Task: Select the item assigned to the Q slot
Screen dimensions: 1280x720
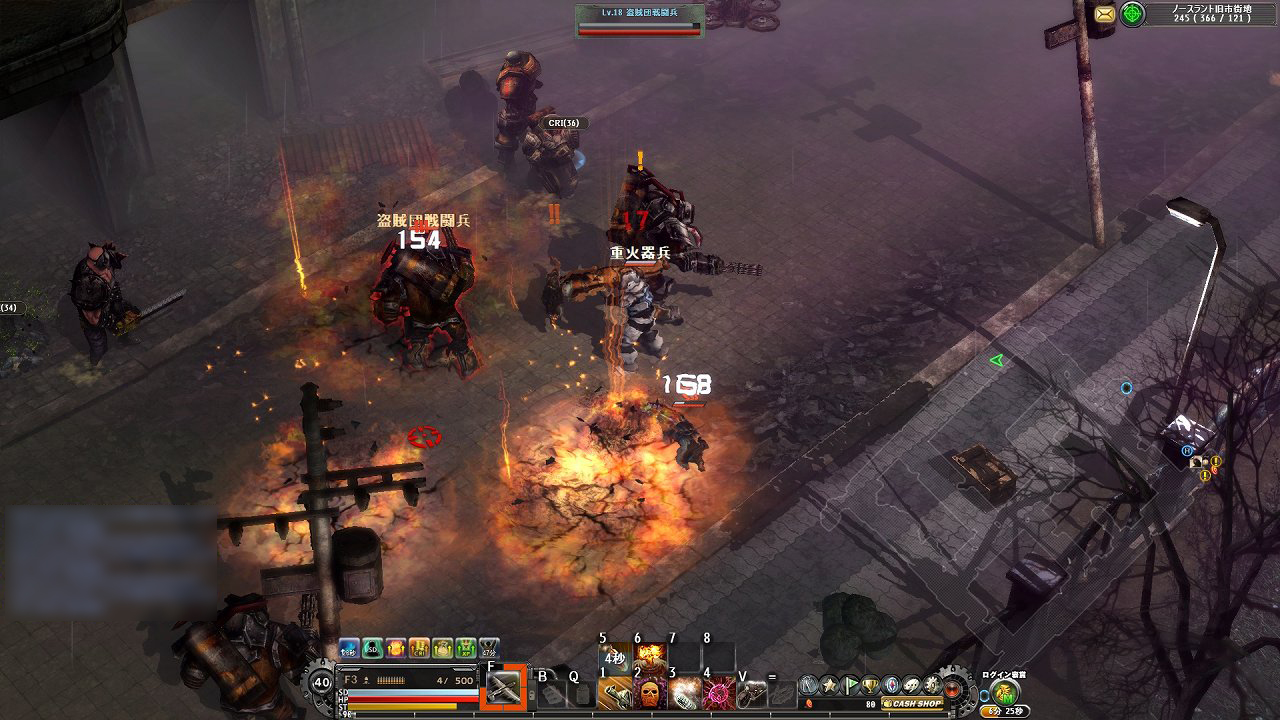Action: (x=583, y=695)
